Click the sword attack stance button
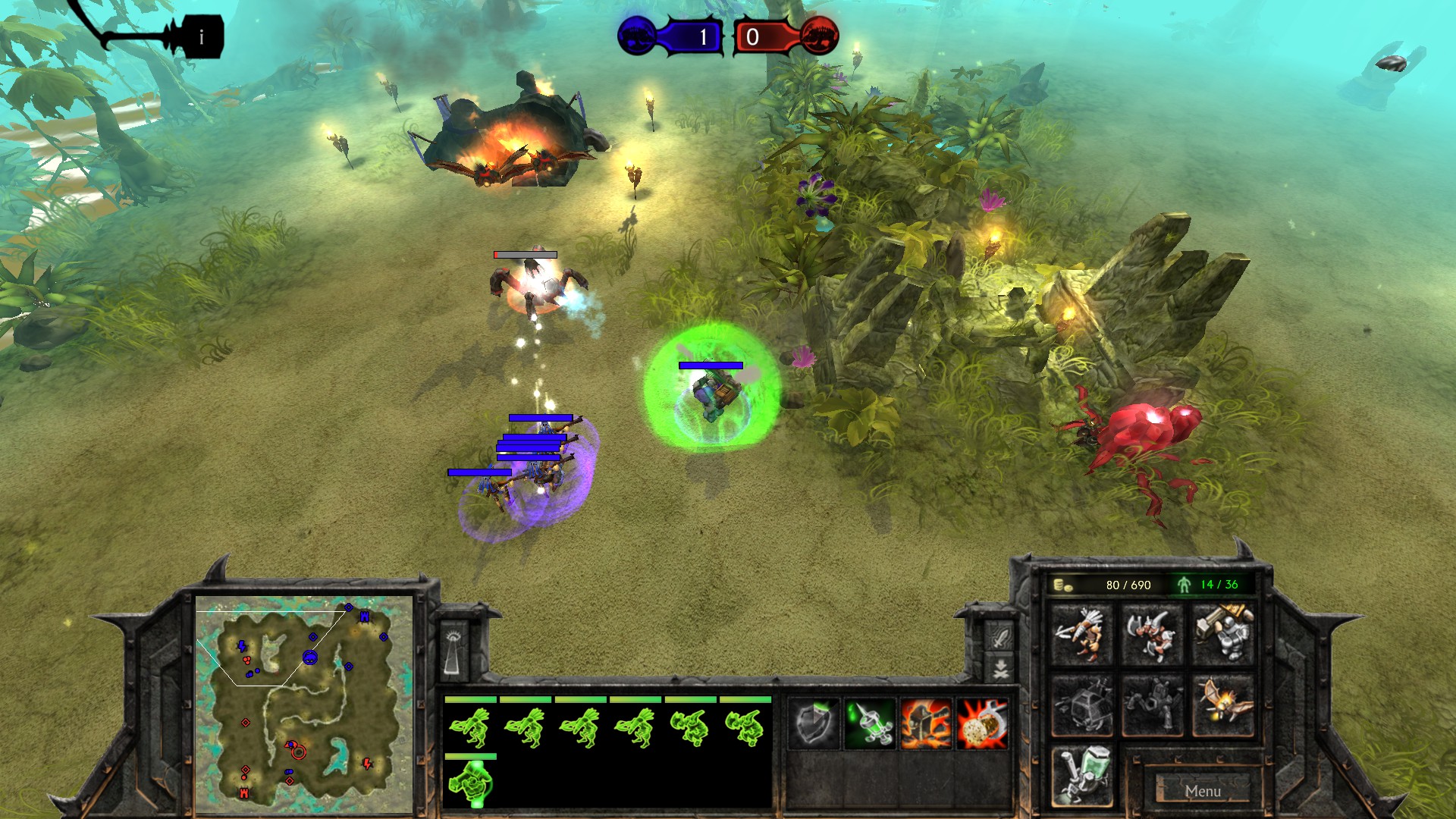Image resolution: width=1456 pixels, height=819 pixels. click(x=999, y=636)
